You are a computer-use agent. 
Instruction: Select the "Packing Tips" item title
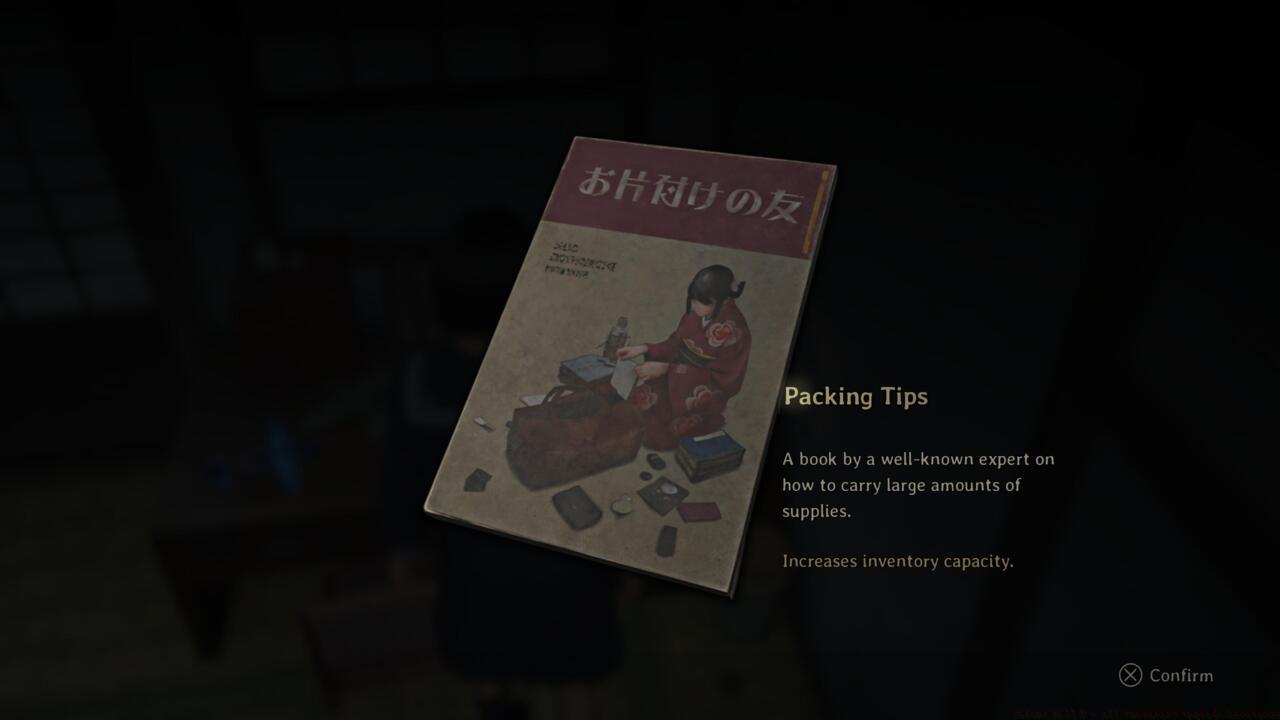point(857,396)
